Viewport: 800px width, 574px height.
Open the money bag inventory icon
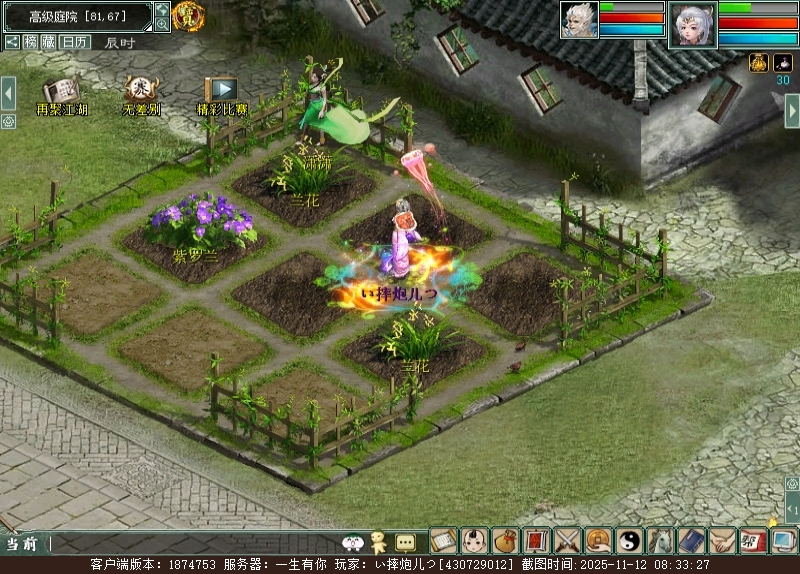[x=506, y=541]
